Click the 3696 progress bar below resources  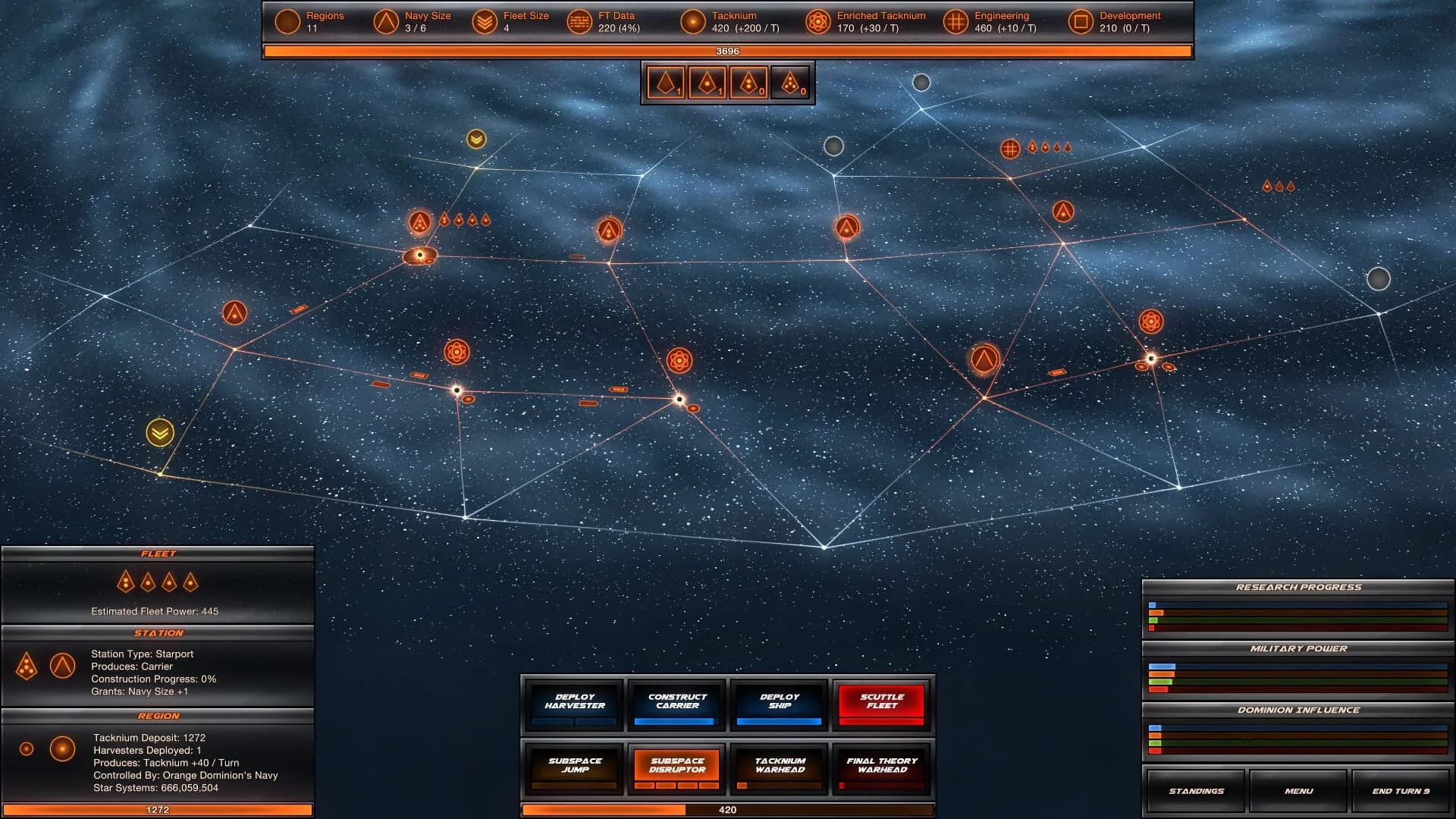tap(728, 50)
